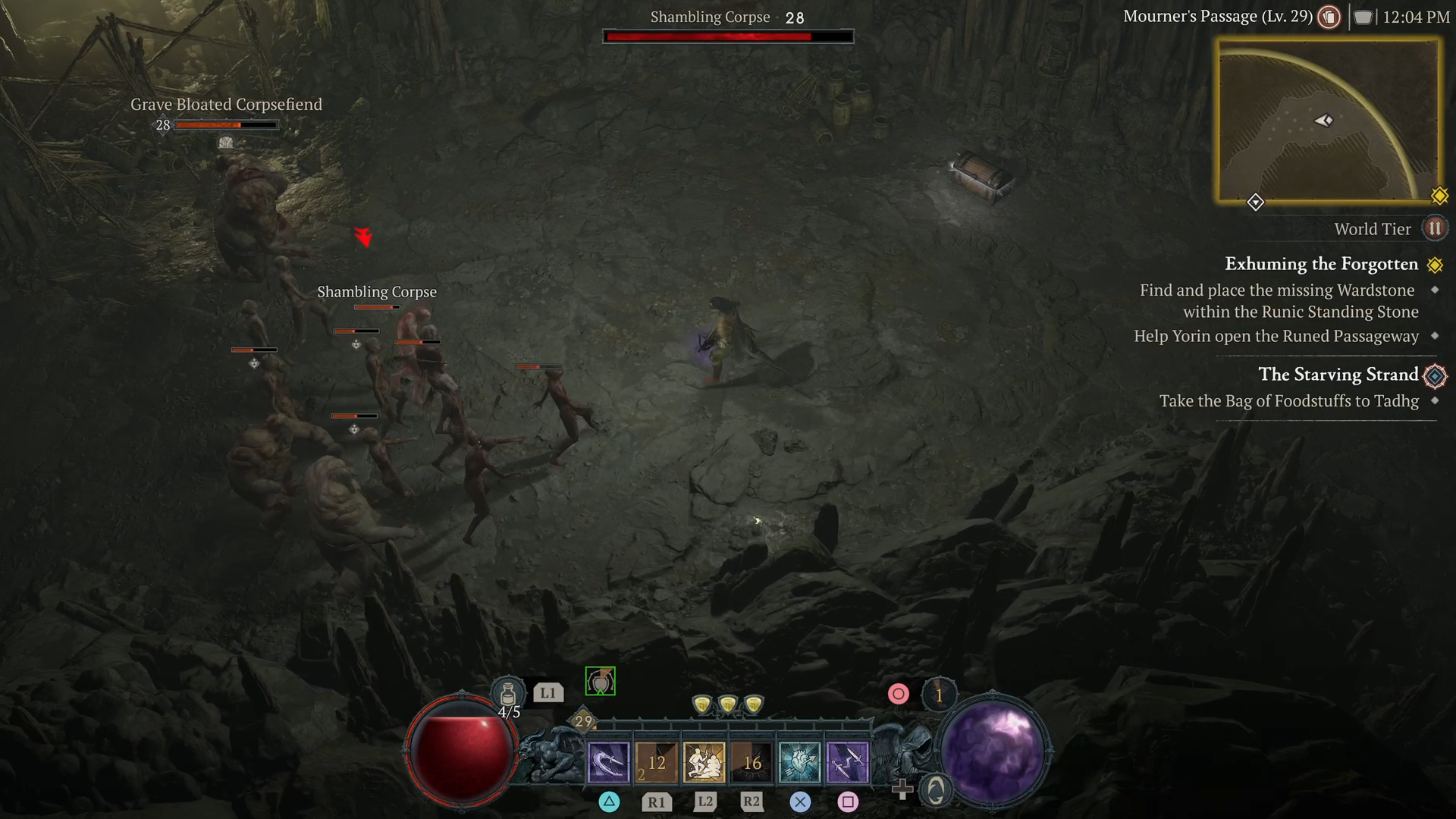Open the minimap in the top-right corner
Image resolution: width=1456 pixels, height=819 pixels.
(x=1330, y=121)
